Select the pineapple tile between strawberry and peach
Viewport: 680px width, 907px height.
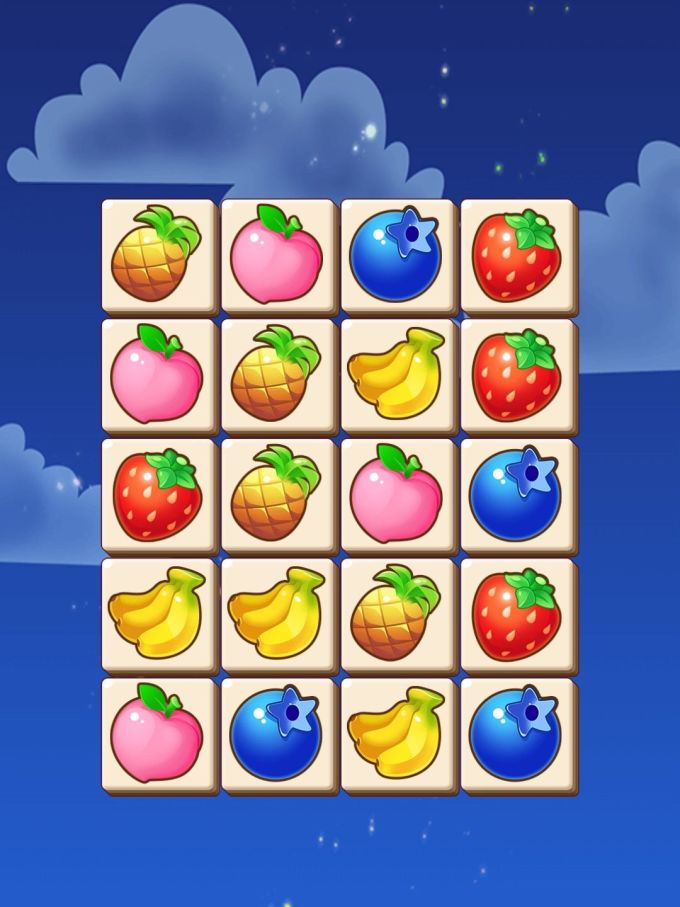(278, 495)
